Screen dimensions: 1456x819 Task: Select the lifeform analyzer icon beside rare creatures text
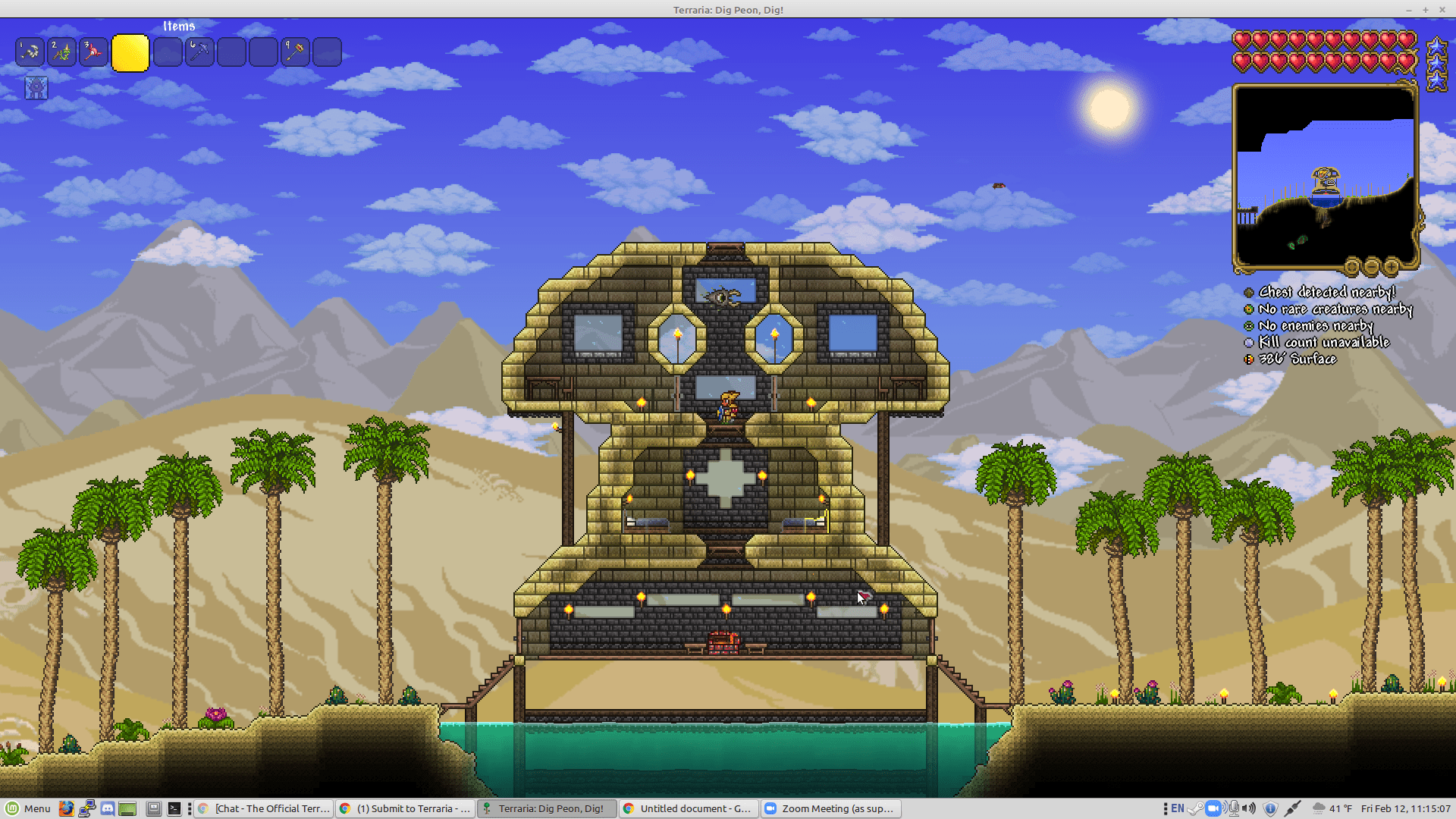click(1248, 309)
